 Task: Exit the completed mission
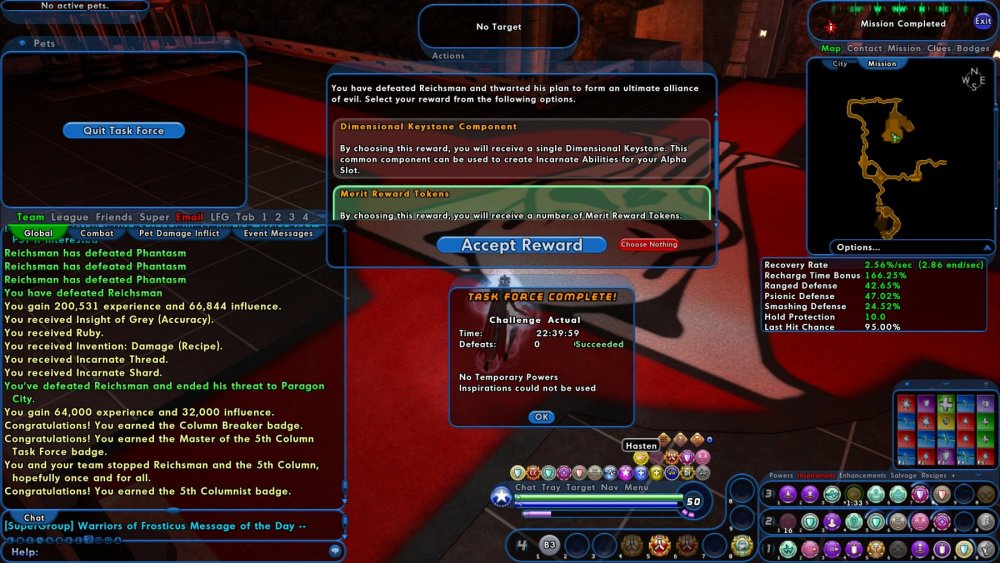(983, 21)
